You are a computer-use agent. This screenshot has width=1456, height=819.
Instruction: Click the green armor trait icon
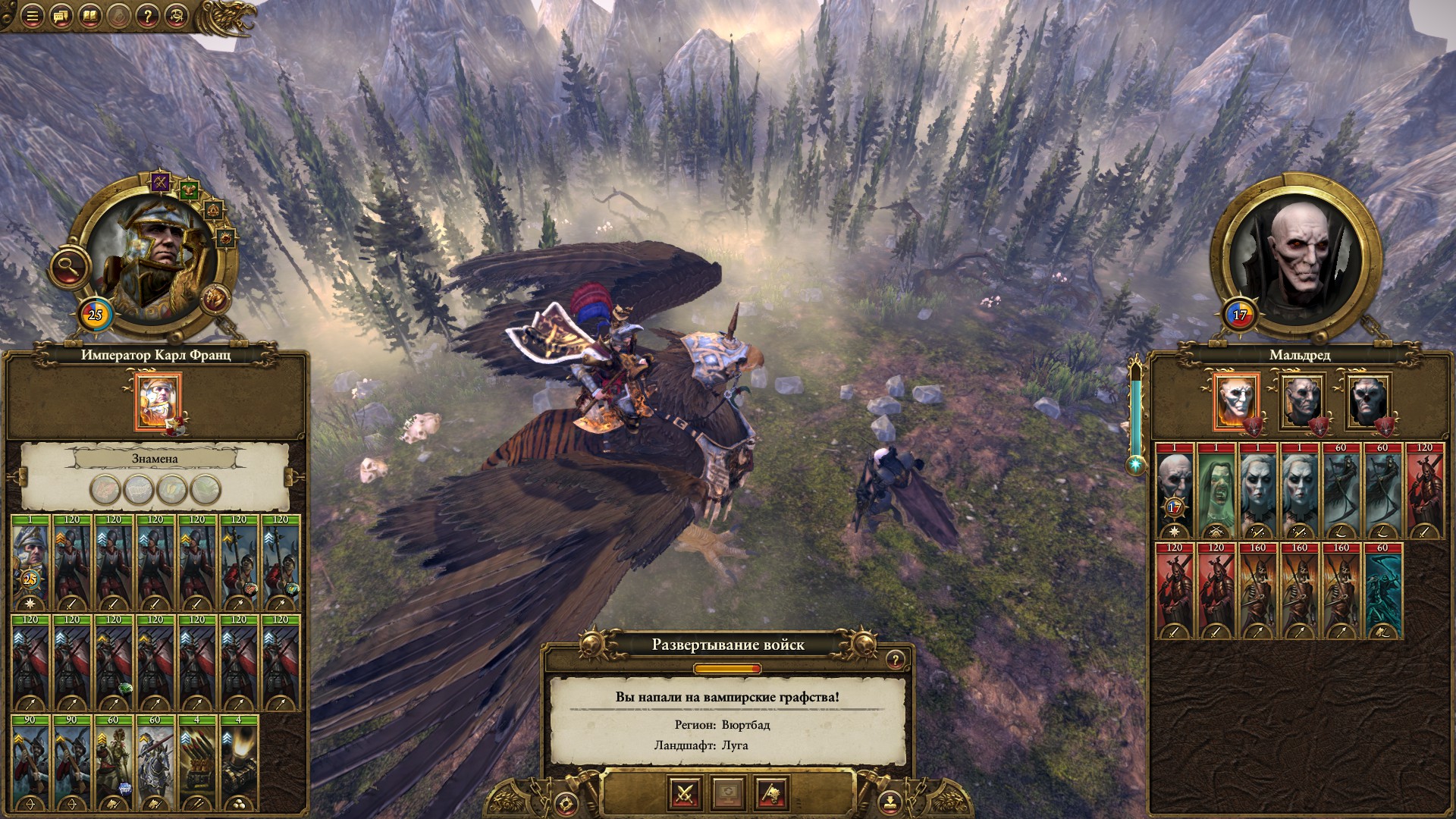tap(190, 190)
